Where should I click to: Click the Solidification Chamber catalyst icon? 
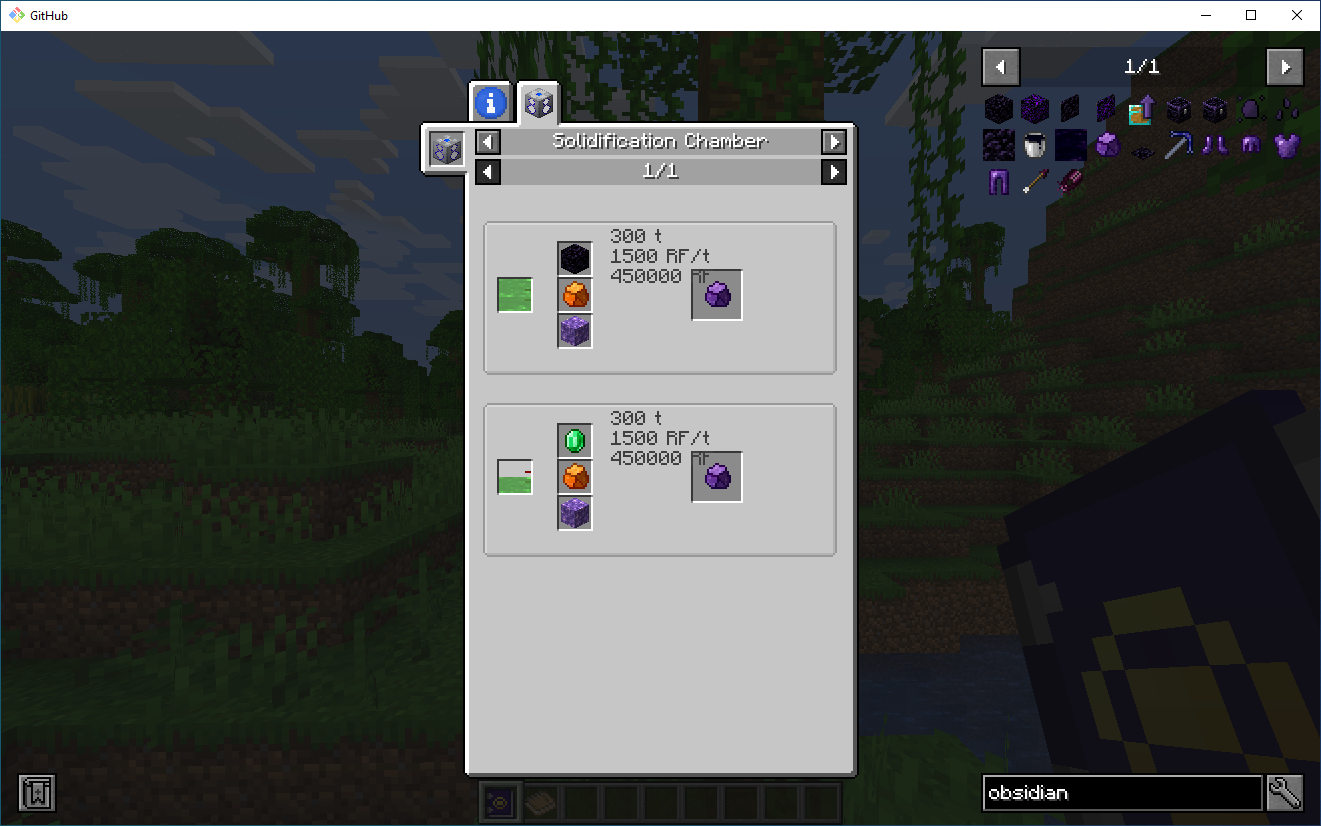(x=444, y=148)
